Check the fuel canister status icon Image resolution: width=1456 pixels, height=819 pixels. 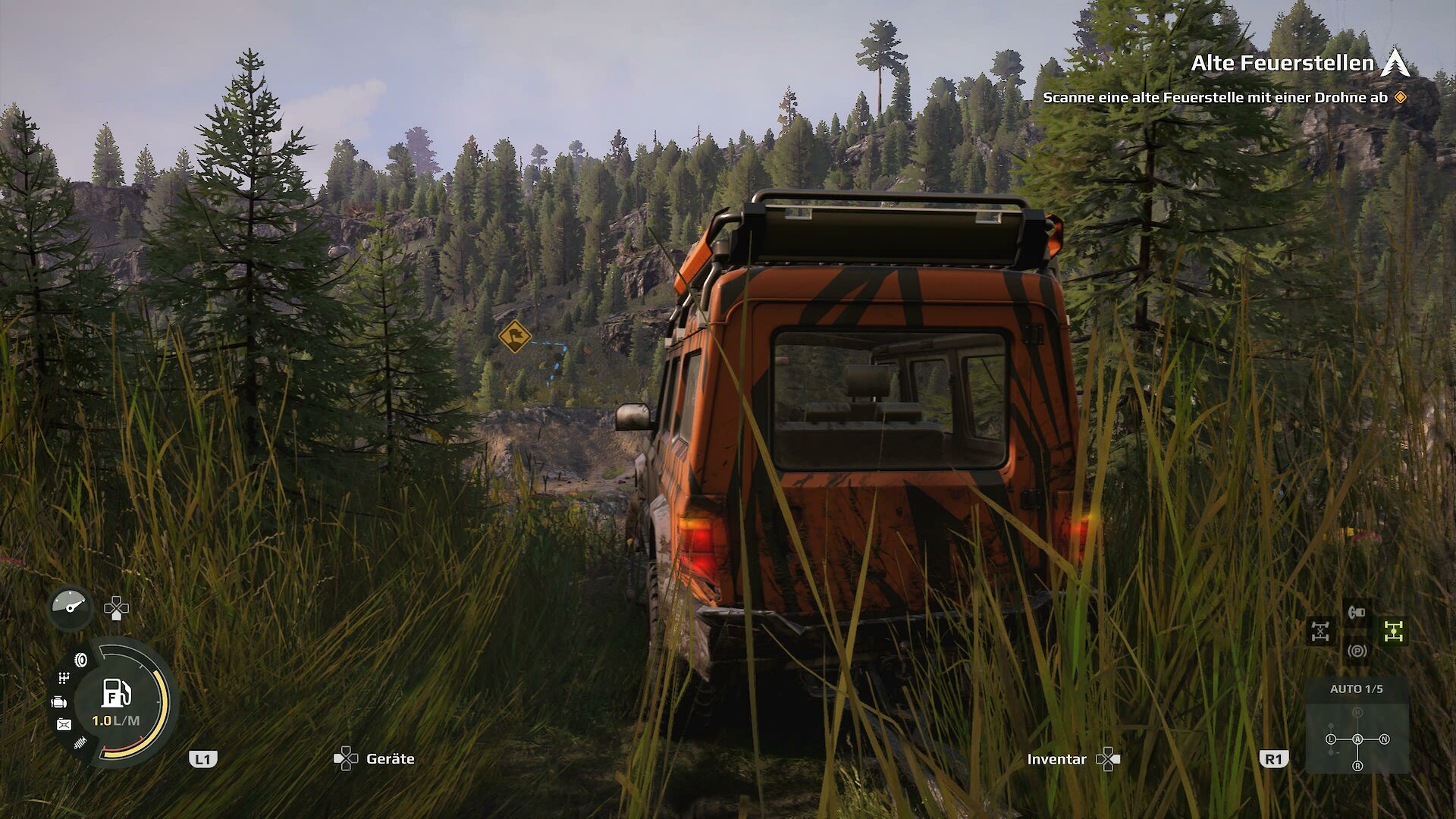click(64, 725)
